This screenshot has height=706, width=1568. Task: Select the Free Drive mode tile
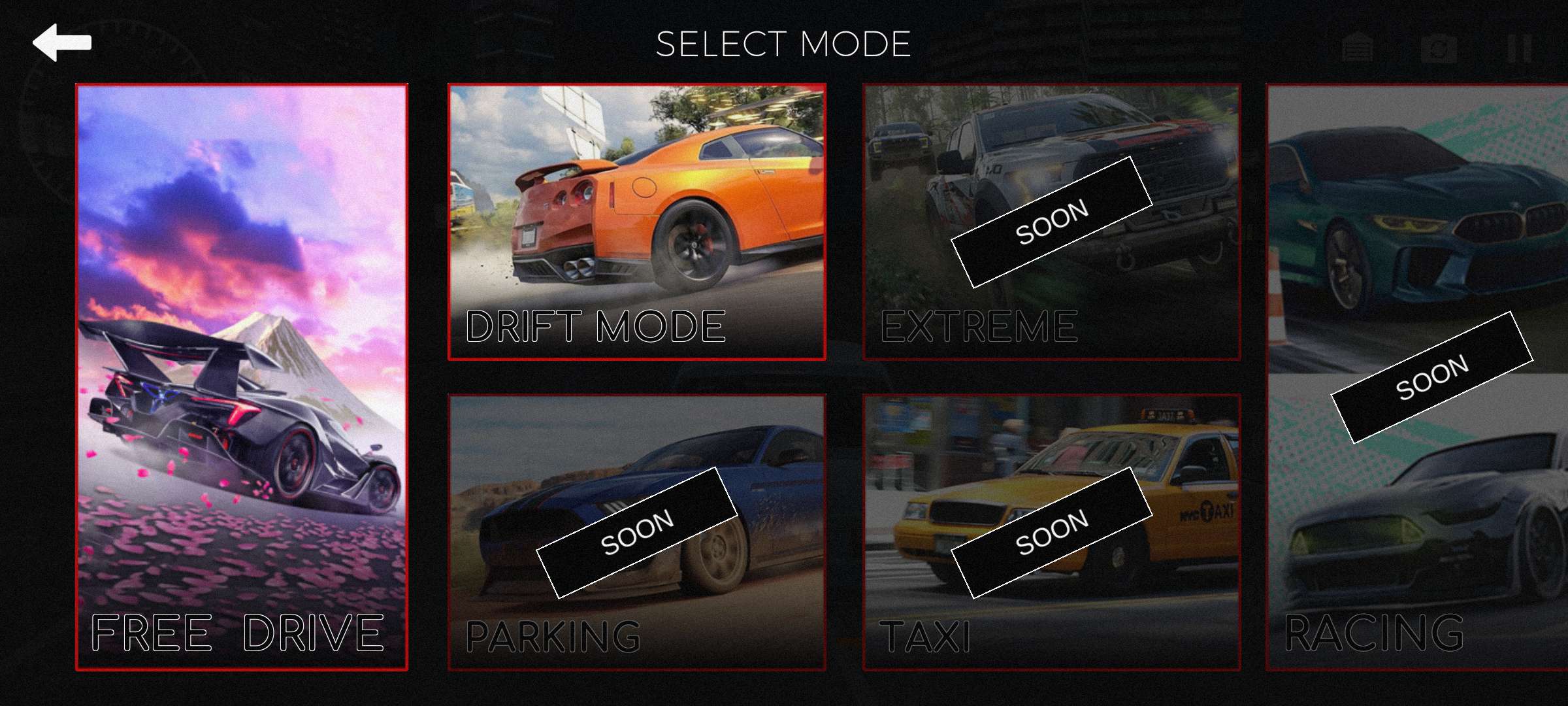242,377
